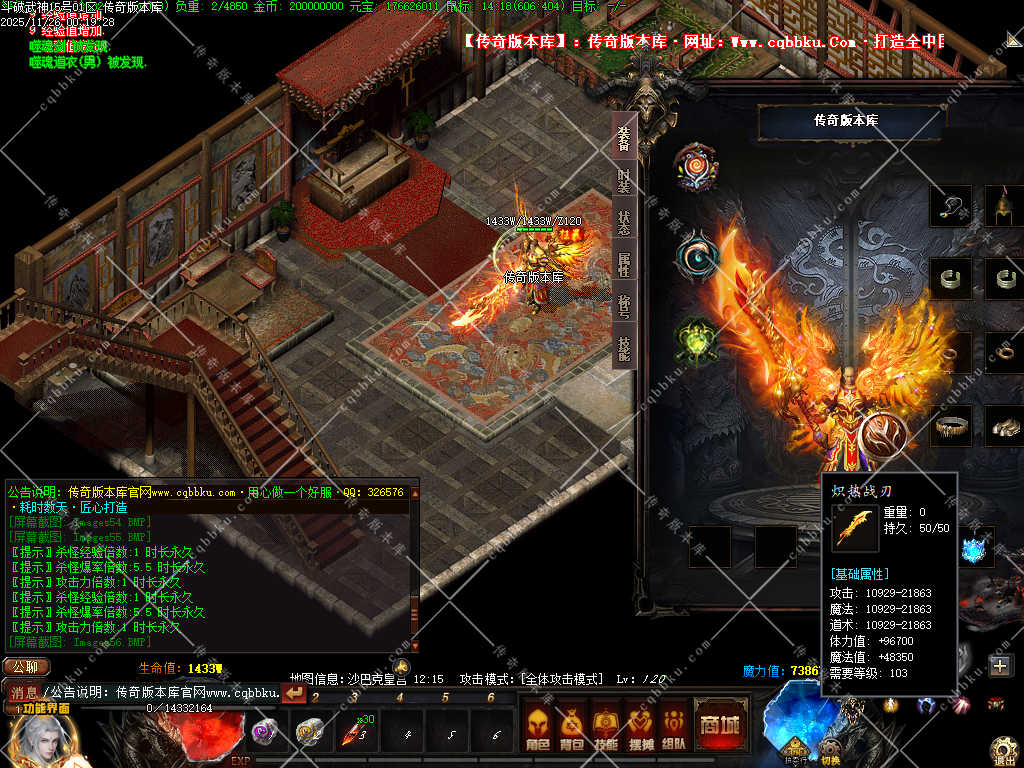This screenshot has height=768, width=1024.
Task: Select the helmet equipment slot
Action: tap(1004, 206)
